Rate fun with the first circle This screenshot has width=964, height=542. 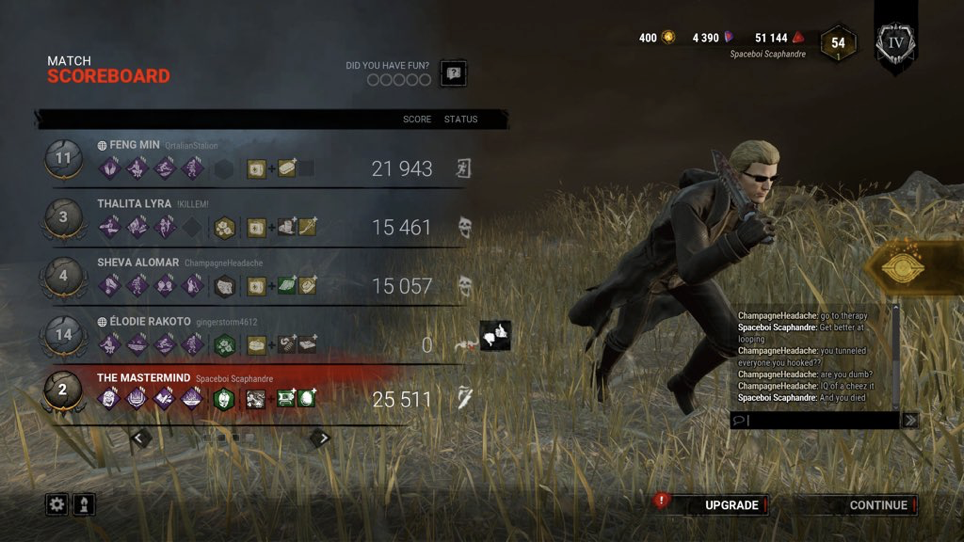(373, 80)
